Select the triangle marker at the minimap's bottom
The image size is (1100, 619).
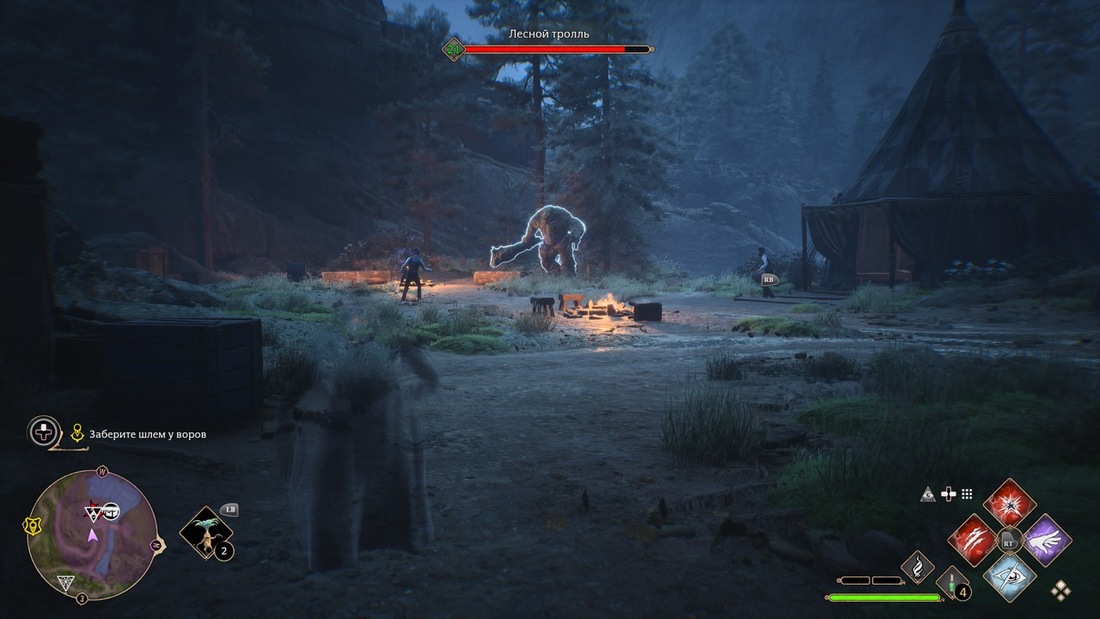coord(66,582)
